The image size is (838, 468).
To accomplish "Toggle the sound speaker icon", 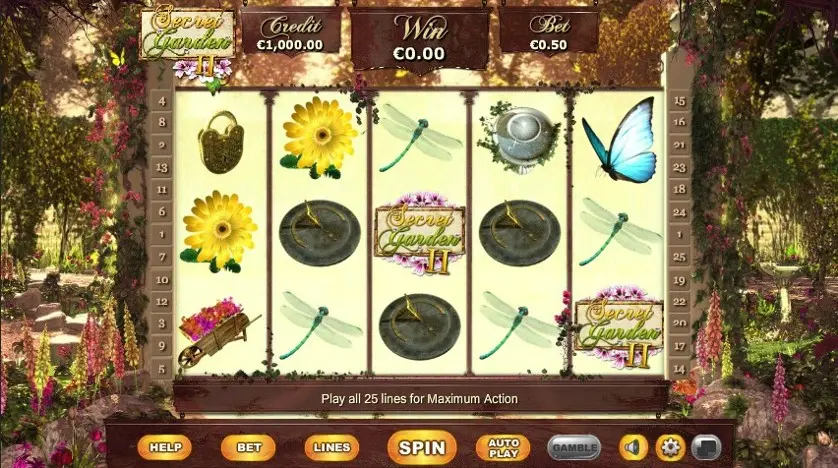I will pyautogui.click(x=634, y=448).
